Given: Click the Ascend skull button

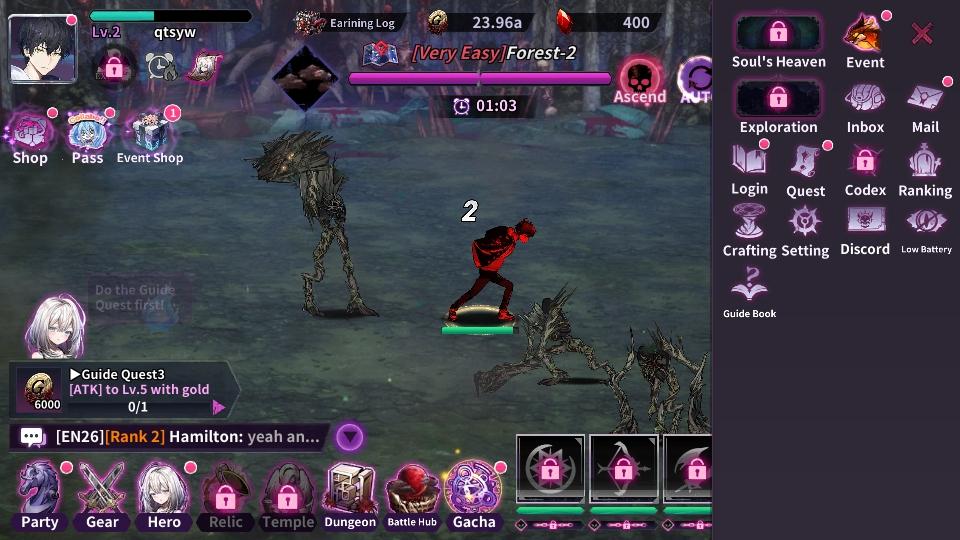Looking at the screenshot, I should pyautogui.click(x=640, y=82).
